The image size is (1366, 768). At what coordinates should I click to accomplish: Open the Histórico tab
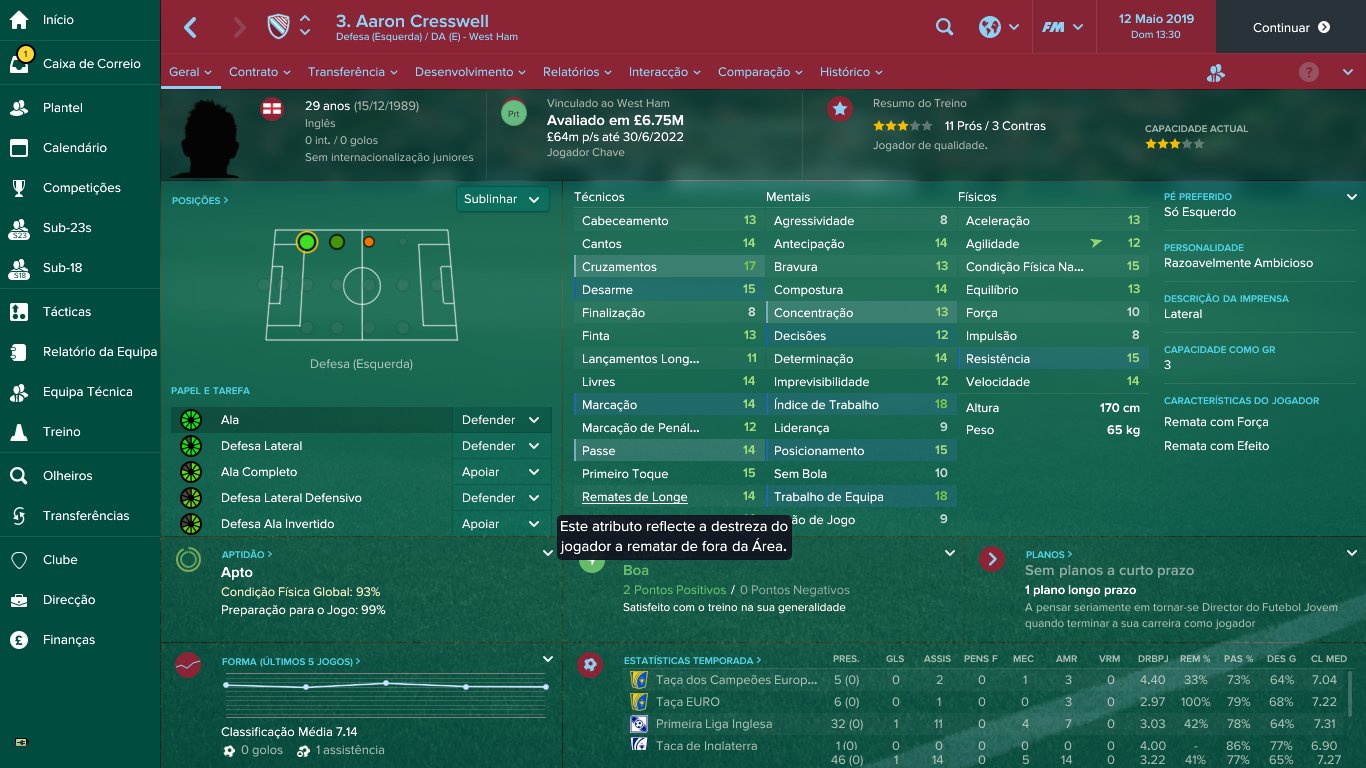click(x=850, y=72)
